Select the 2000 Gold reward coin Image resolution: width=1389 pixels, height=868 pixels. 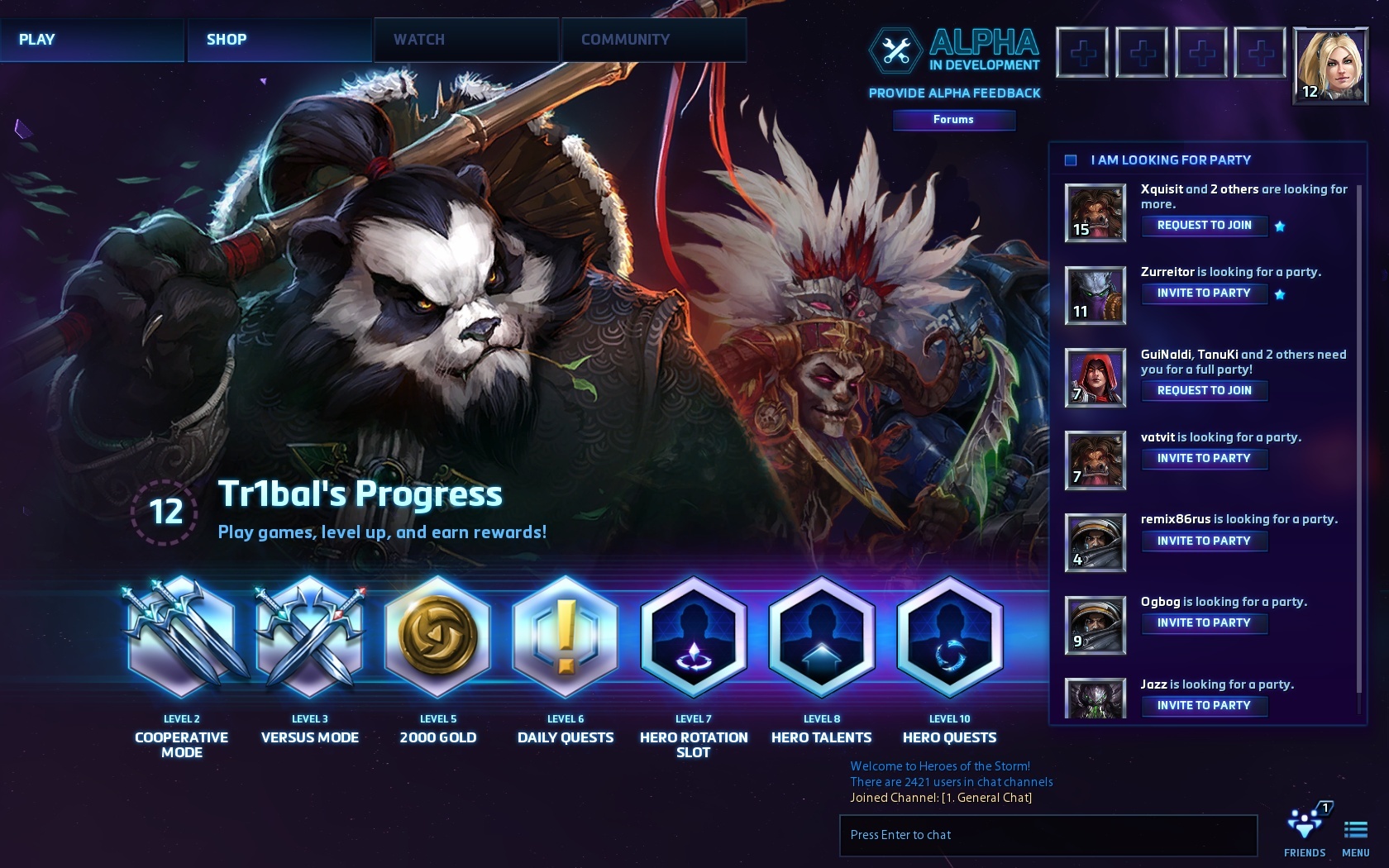click(438, 637)
